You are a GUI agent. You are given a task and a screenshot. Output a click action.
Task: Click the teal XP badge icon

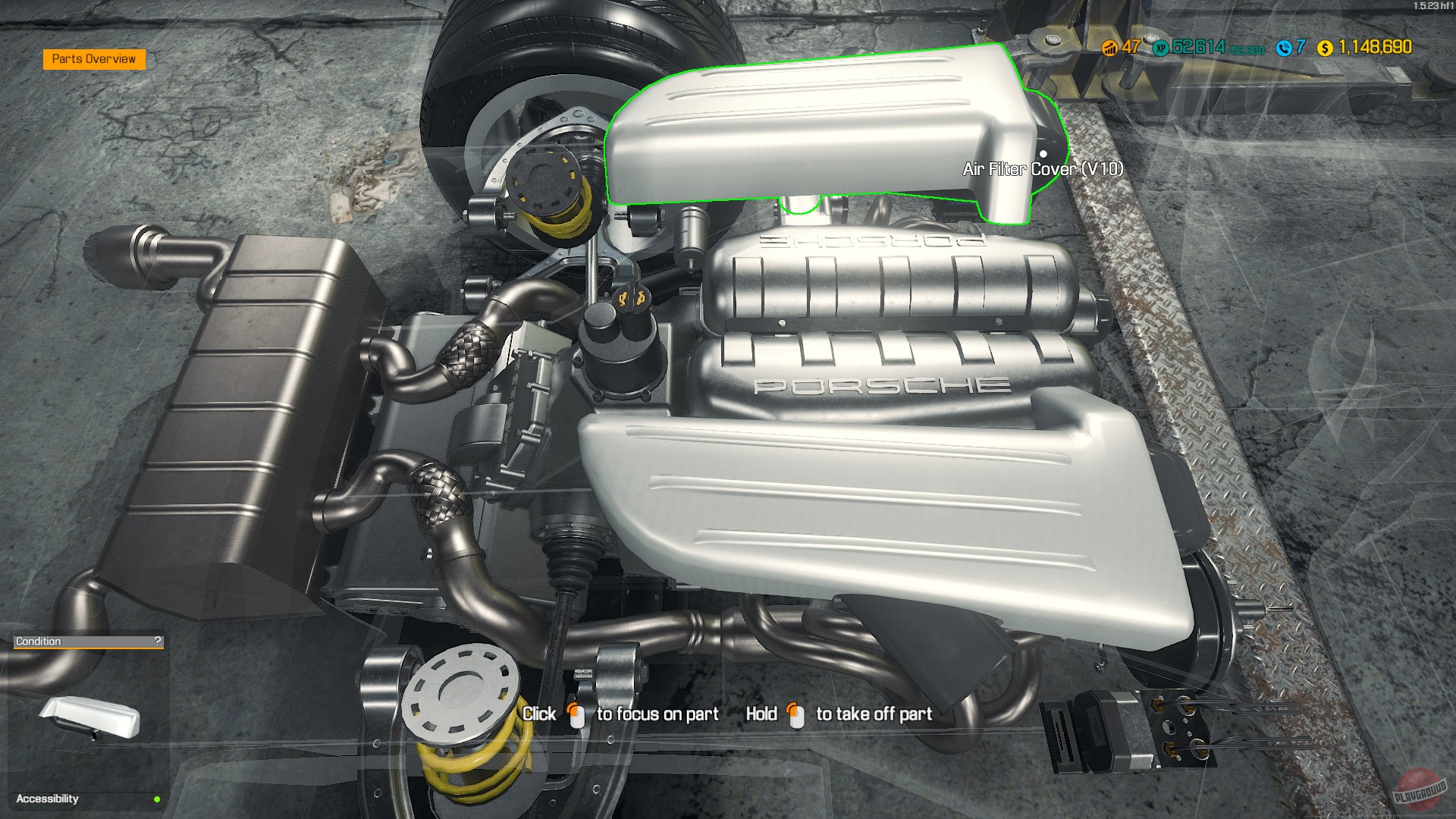point(1161,48)
